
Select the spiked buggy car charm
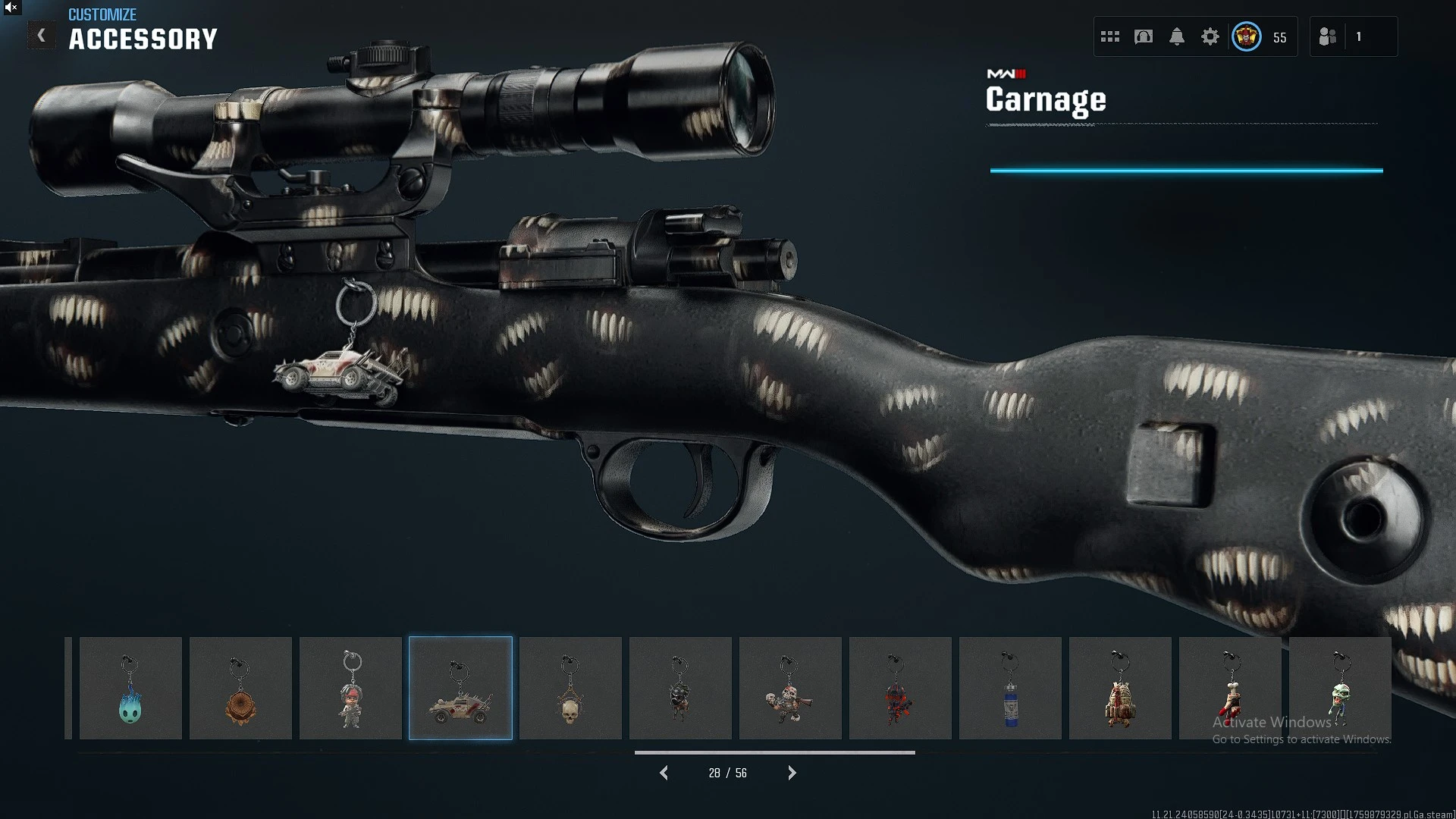pyautogui.click(x=460, y=689)
